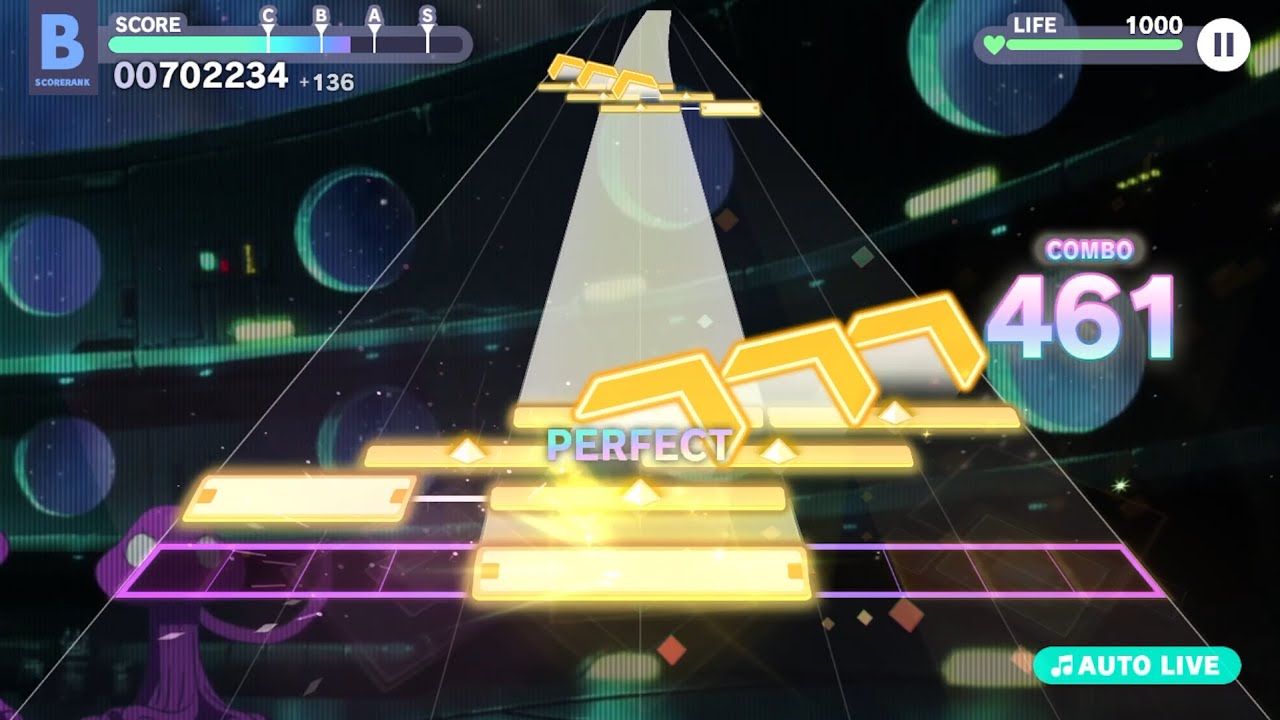Image resolution: width=1280 pixels, height=720 pixels.
Task: Toggle the AUTO LIVE button
Action: [x=1137, y=666]
